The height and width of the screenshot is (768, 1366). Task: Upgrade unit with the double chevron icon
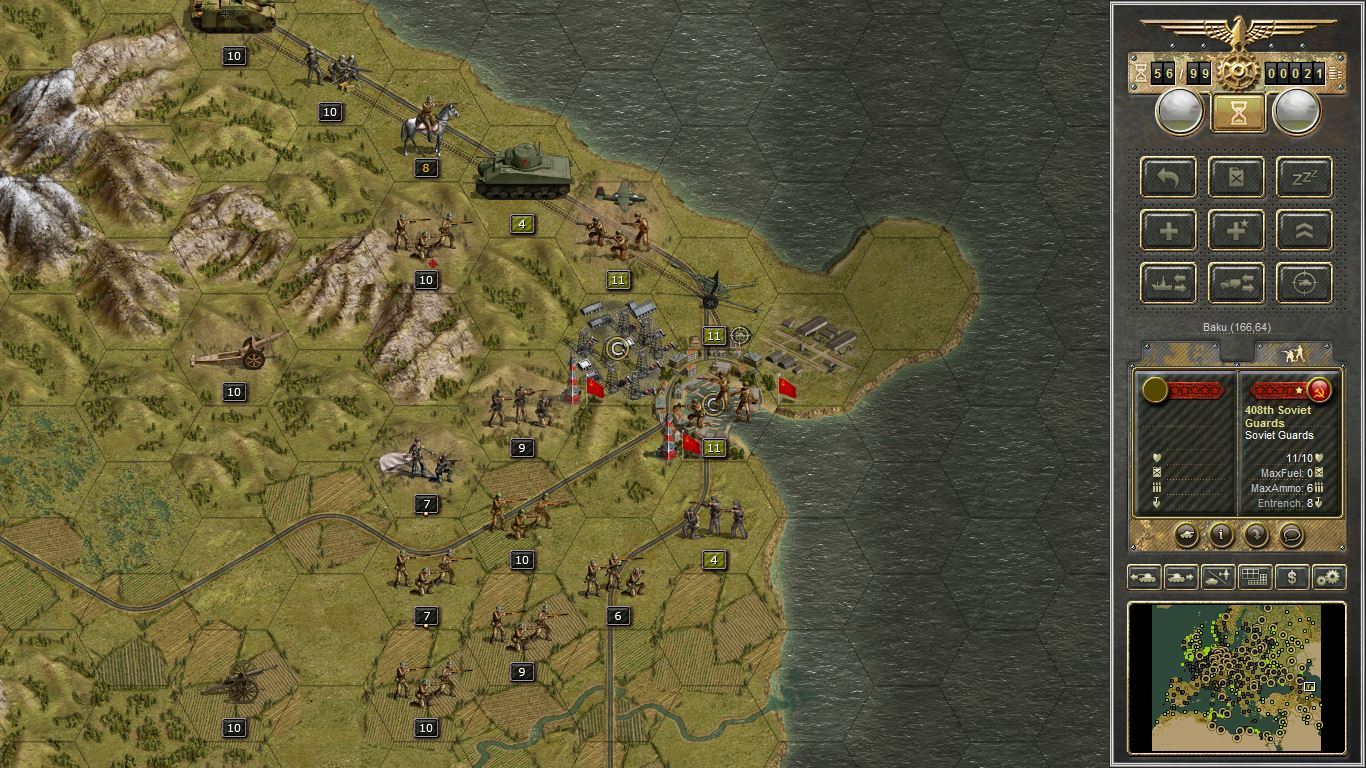[1302, 230]
